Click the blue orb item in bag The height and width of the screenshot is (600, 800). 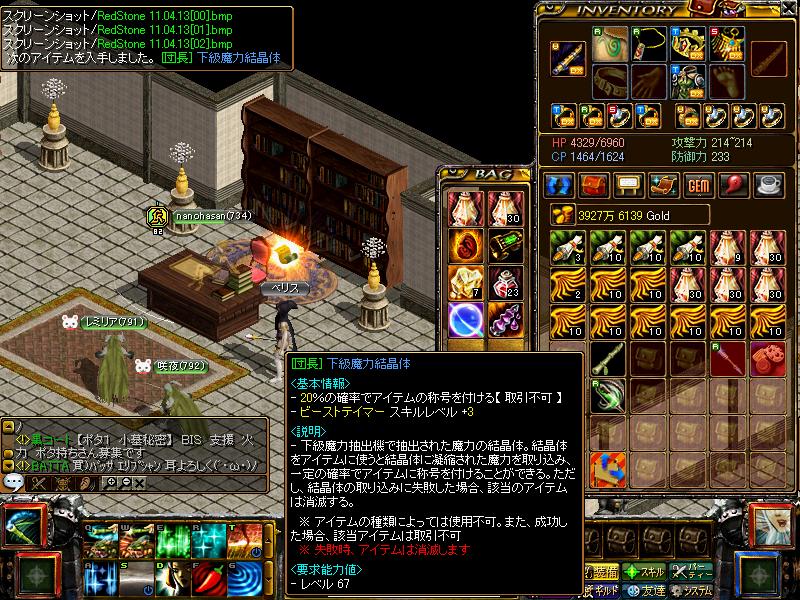click(x=465, y=320)
